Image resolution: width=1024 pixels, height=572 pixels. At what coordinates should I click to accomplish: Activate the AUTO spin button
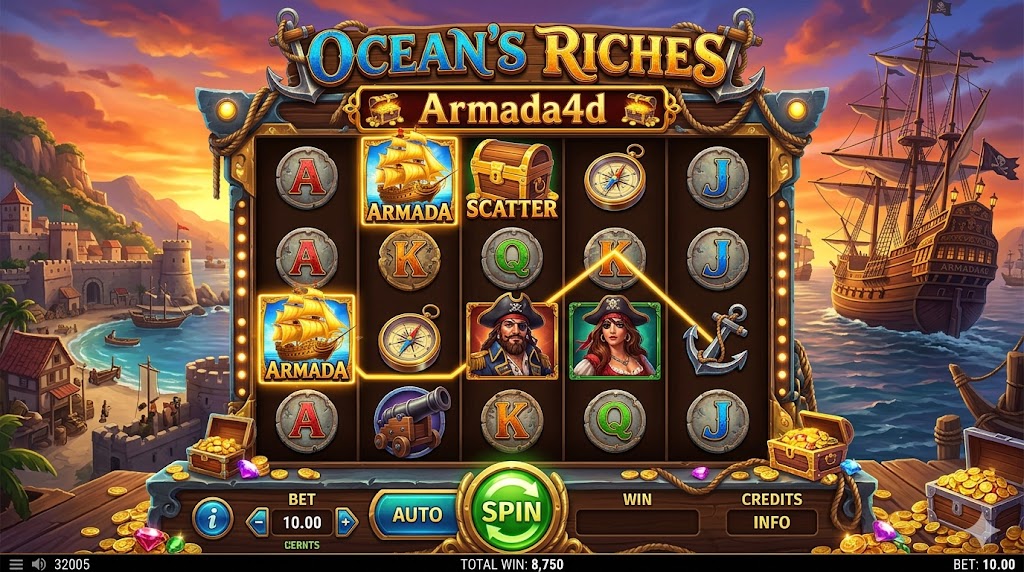click(x=416, y=515)
